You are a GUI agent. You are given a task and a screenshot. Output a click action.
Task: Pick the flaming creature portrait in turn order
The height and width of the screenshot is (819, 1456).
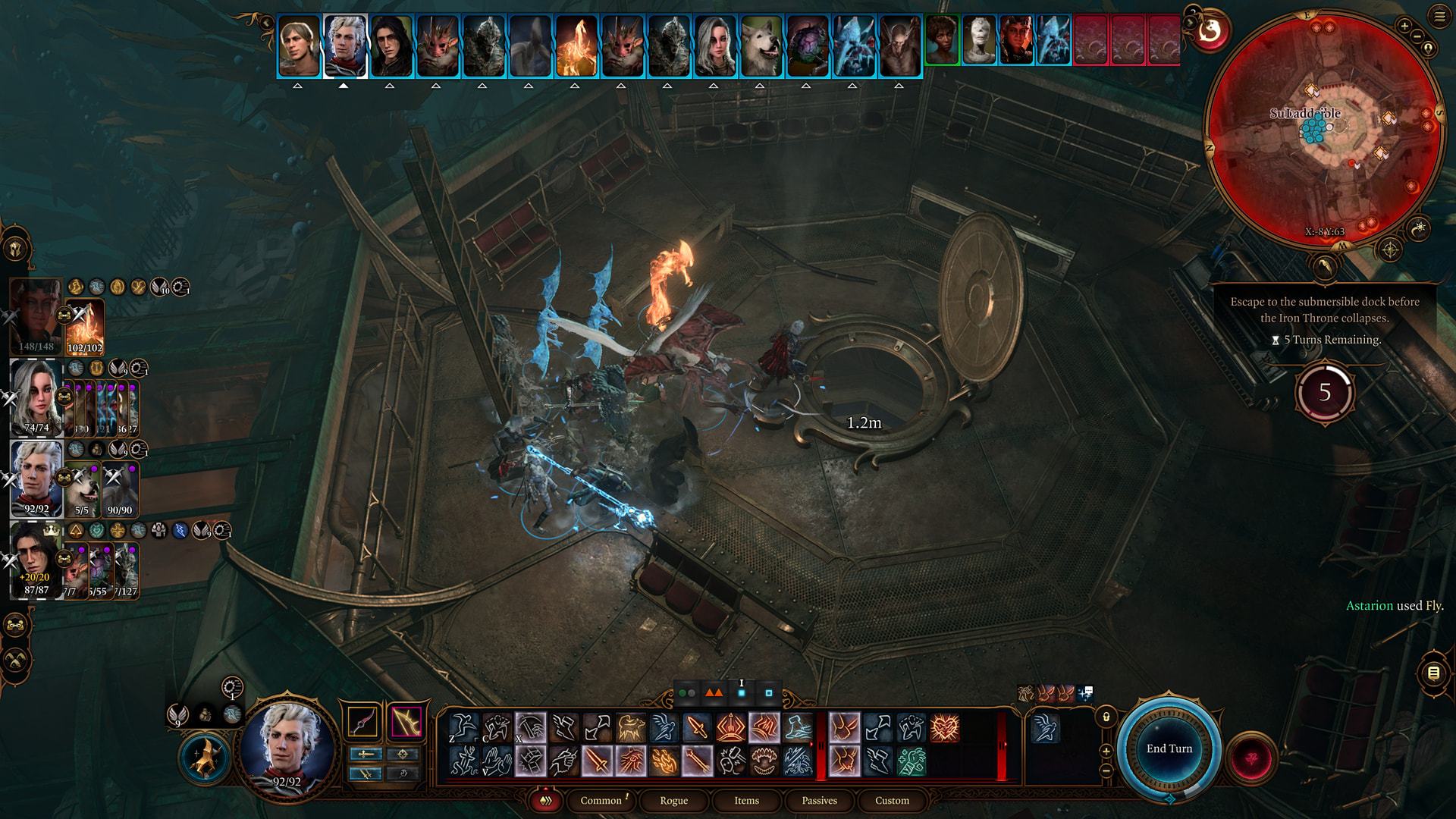tap(576, 45)
